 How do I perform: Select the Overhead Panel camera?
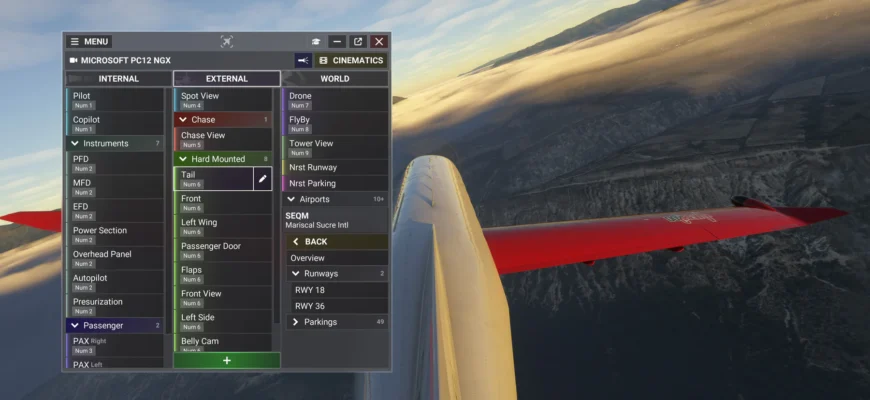coord(115,258)
